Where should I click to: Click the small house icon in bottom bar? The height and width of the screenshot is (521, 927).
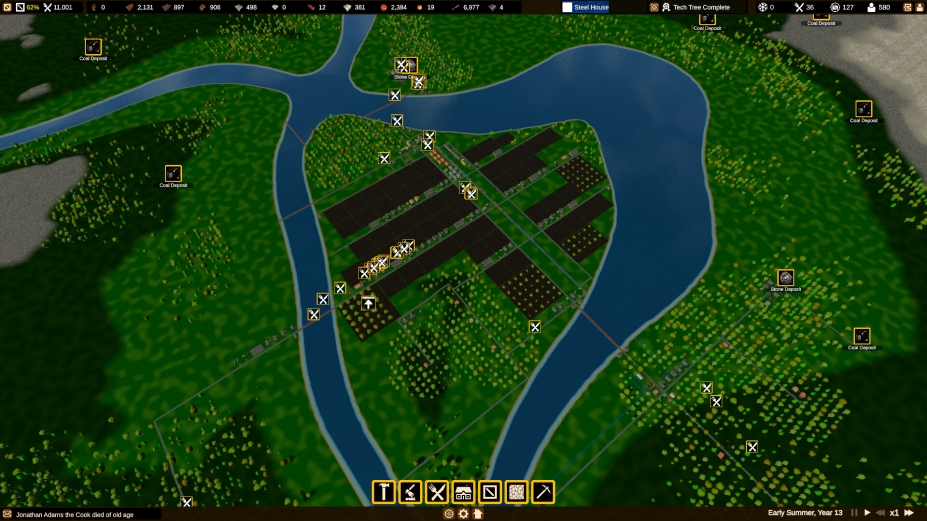point(478,514)
